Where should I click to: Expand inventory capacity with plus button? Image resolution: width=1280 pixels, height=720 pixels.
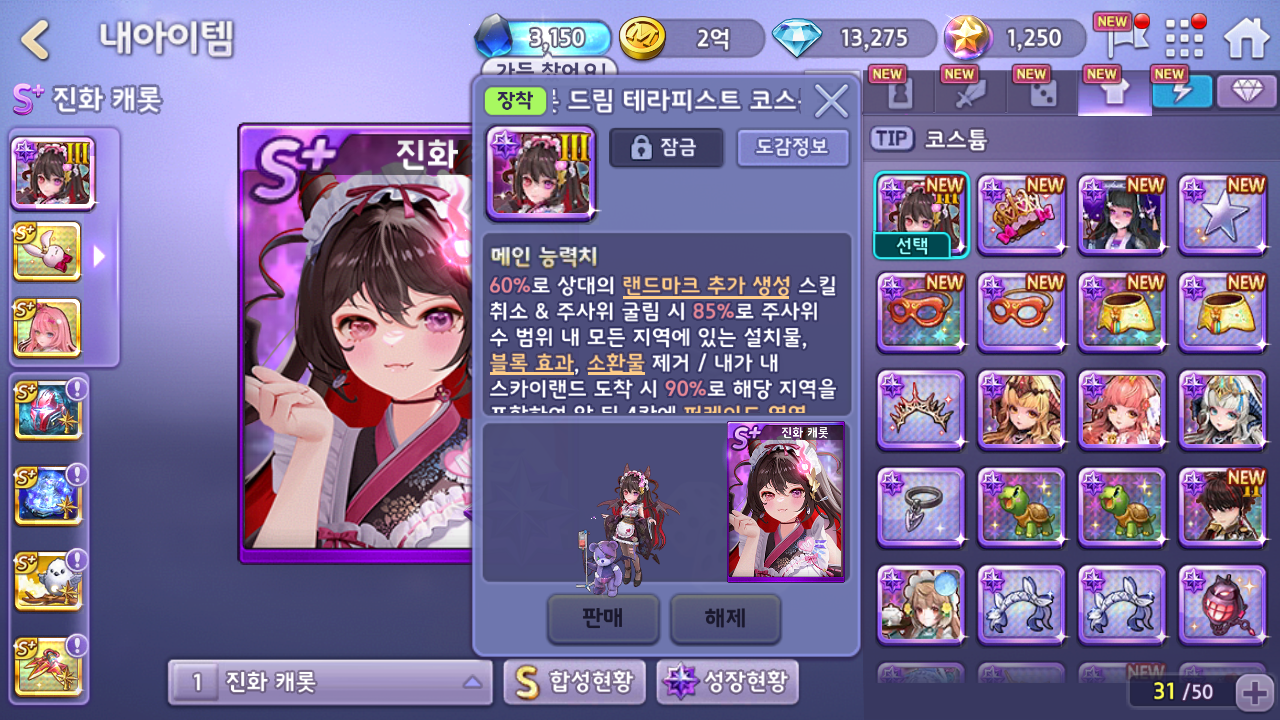1253,691
